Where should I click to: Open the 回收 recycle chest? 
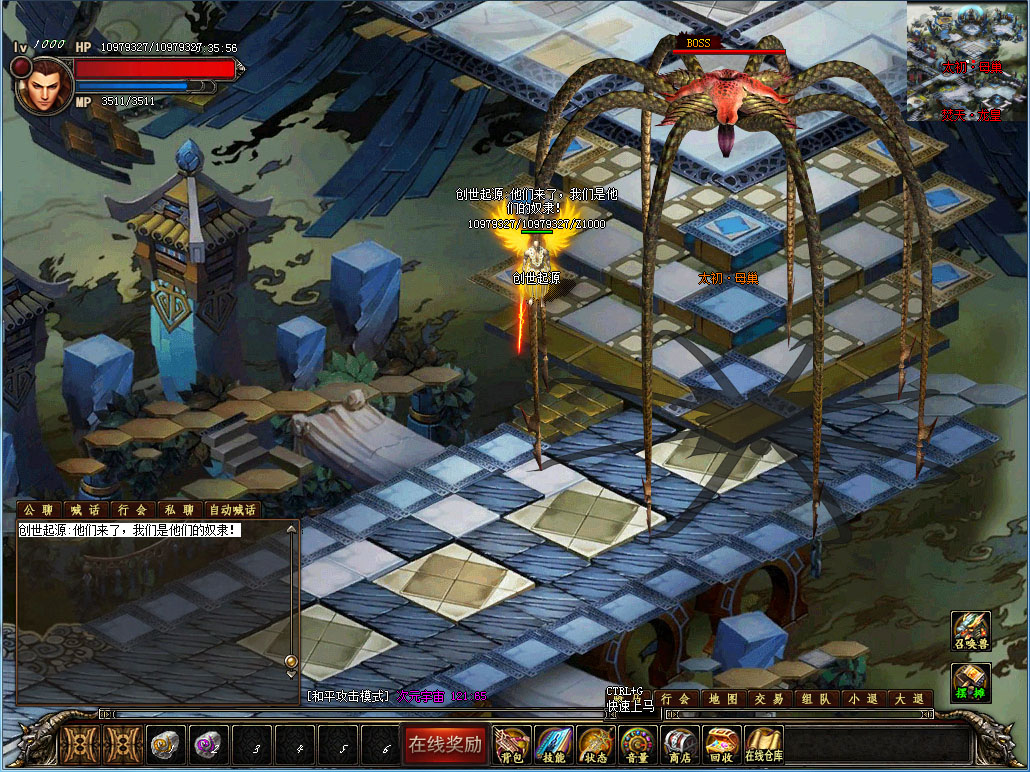720,744
